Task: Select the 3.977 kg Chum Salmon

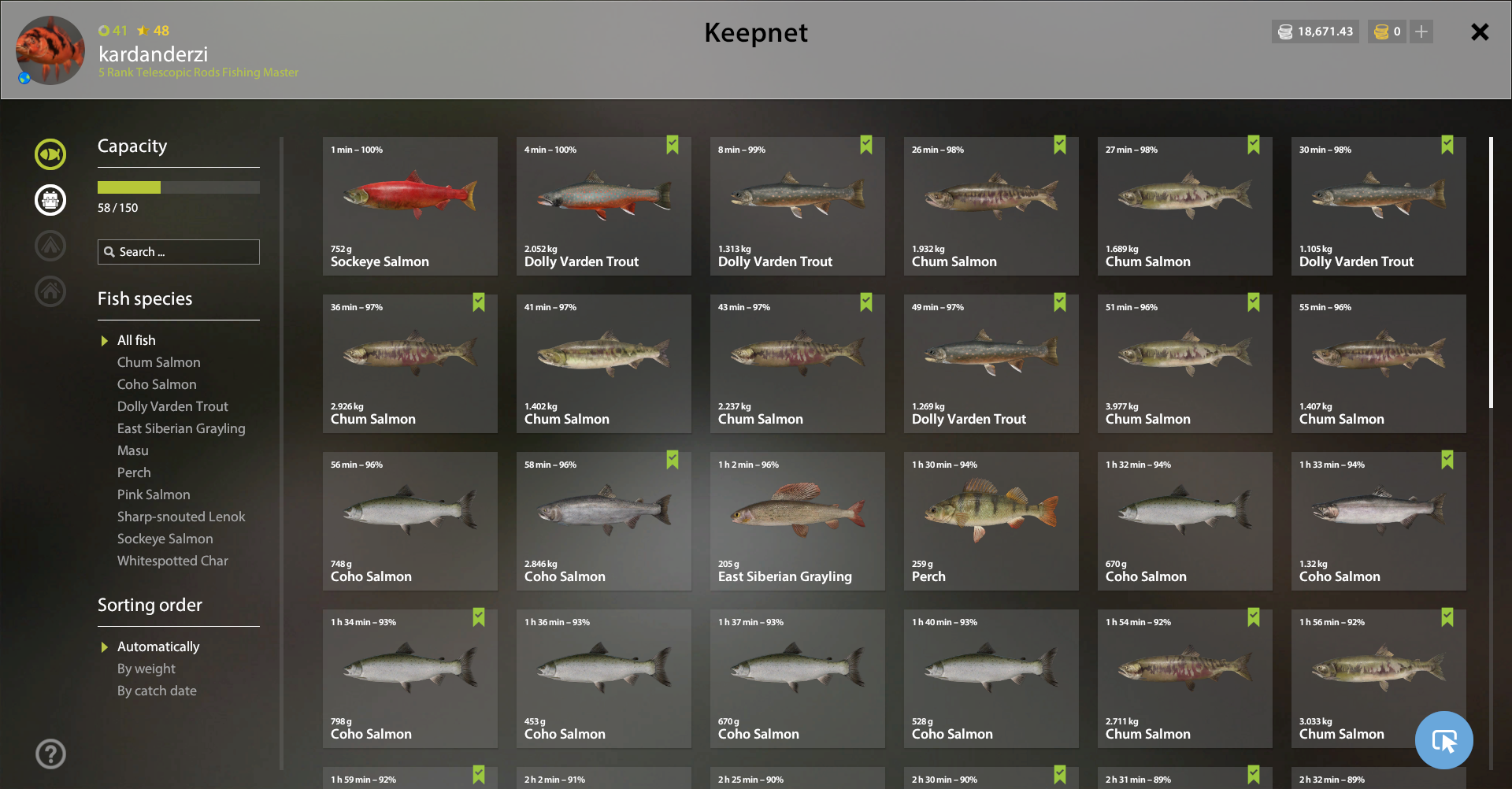Action: [1184, 364]
